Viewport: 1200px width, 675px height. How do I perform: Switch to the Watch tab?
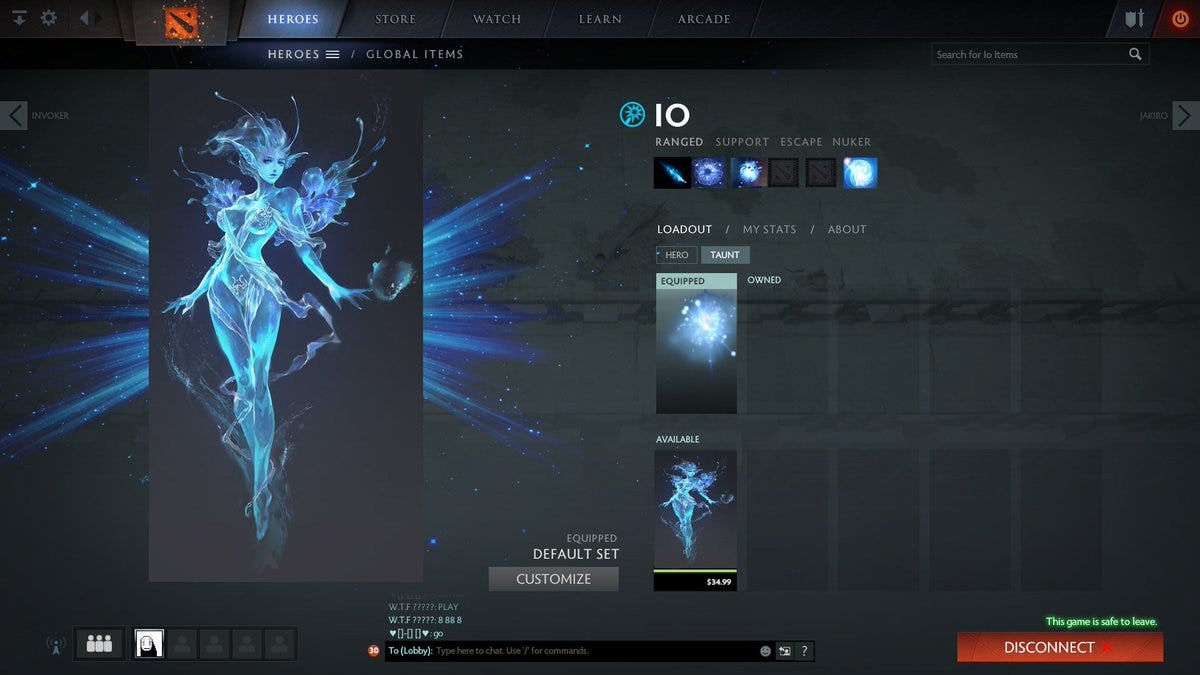[x=497, y=19]
